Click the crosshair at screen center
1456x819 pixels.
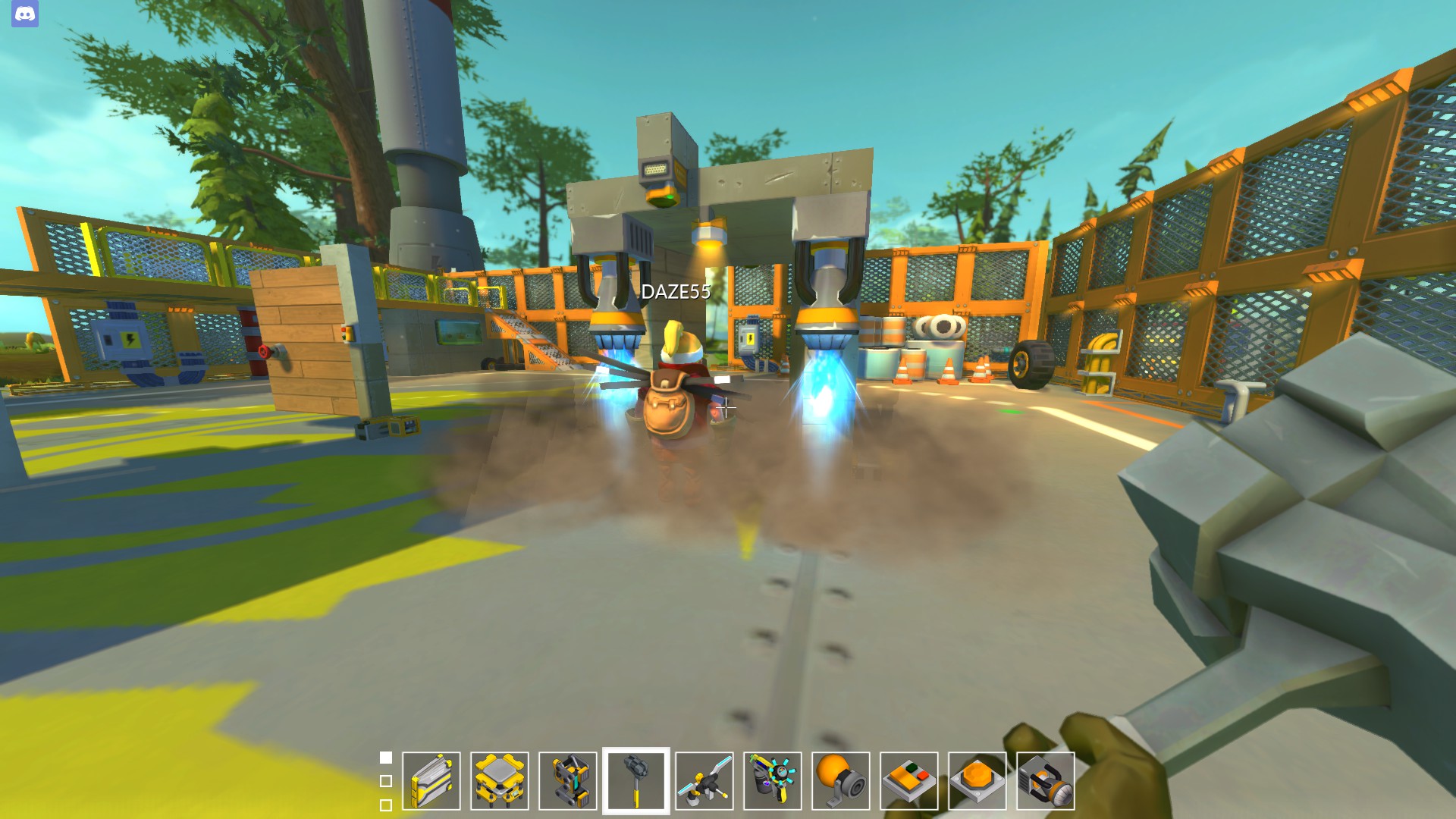(726, 409)
